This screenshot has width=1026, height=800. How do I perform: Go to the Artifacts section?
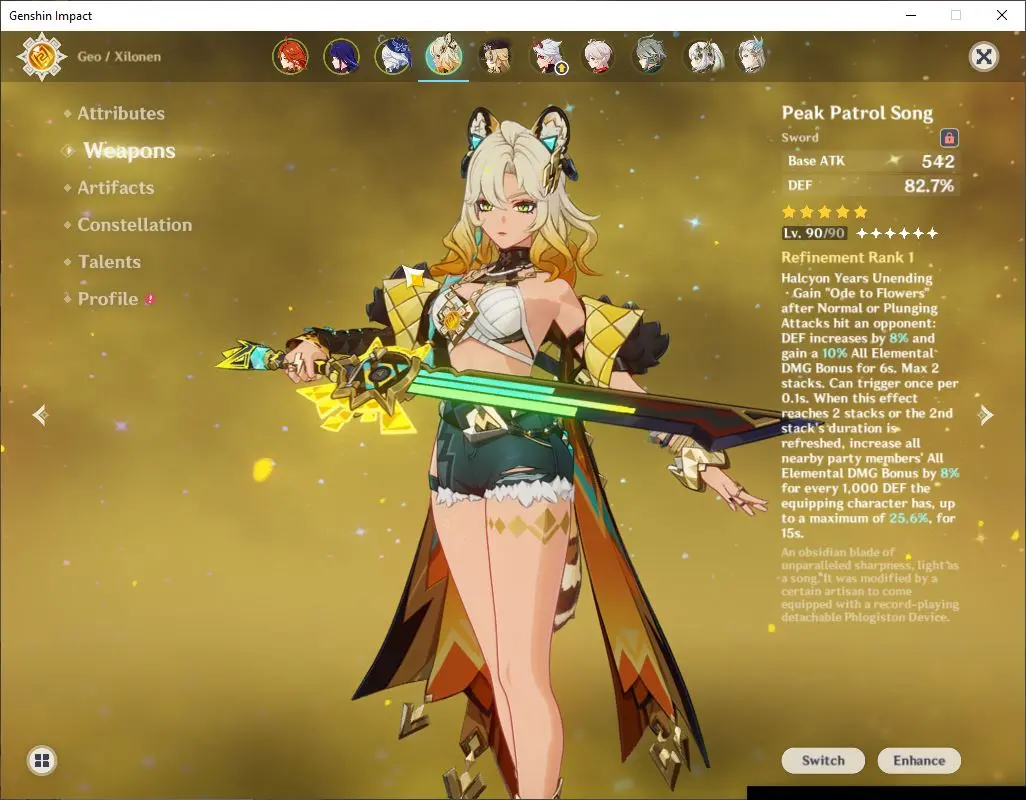point(116,188)
